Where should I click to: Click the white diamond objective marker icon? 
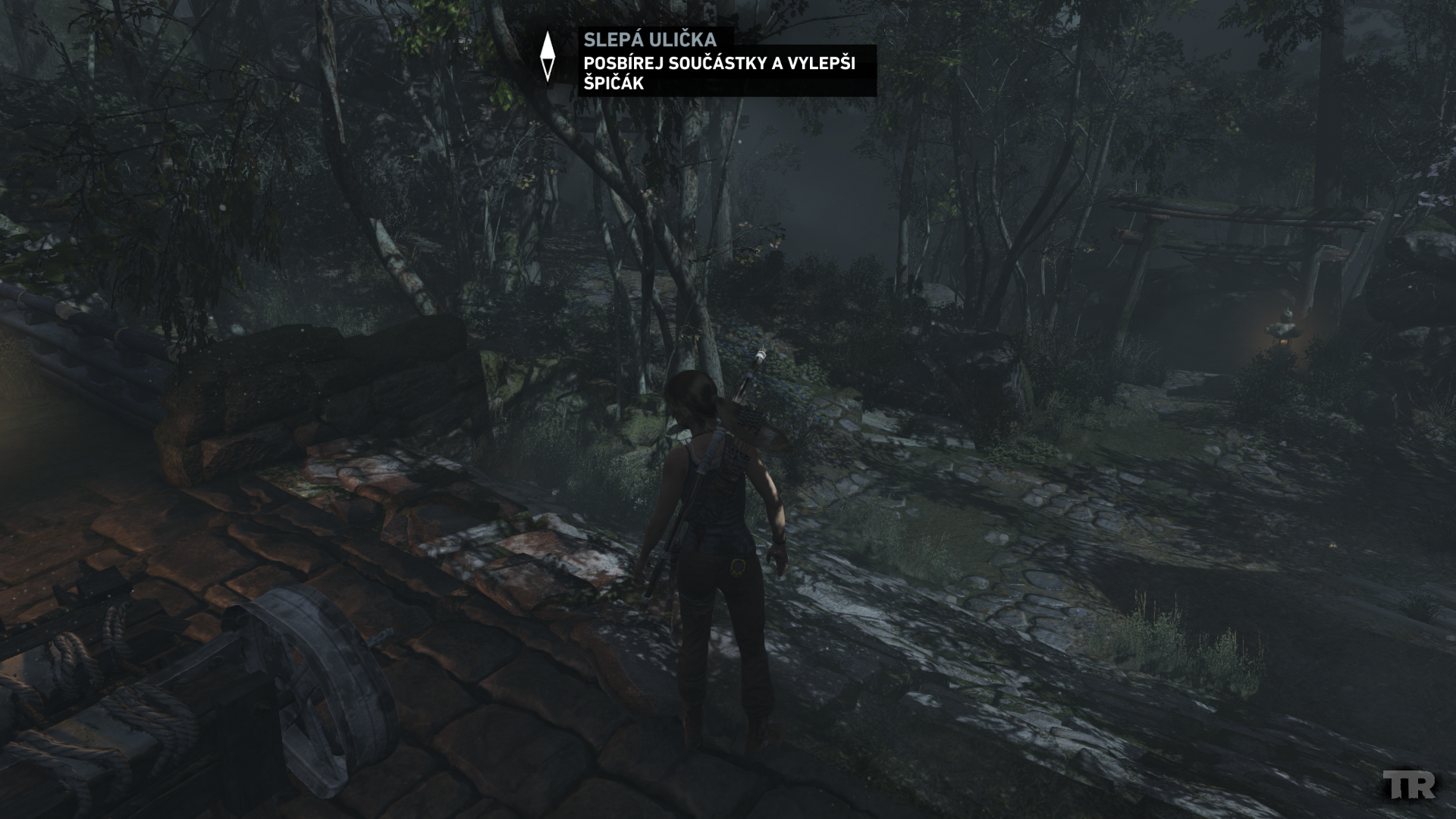point(547,57)
